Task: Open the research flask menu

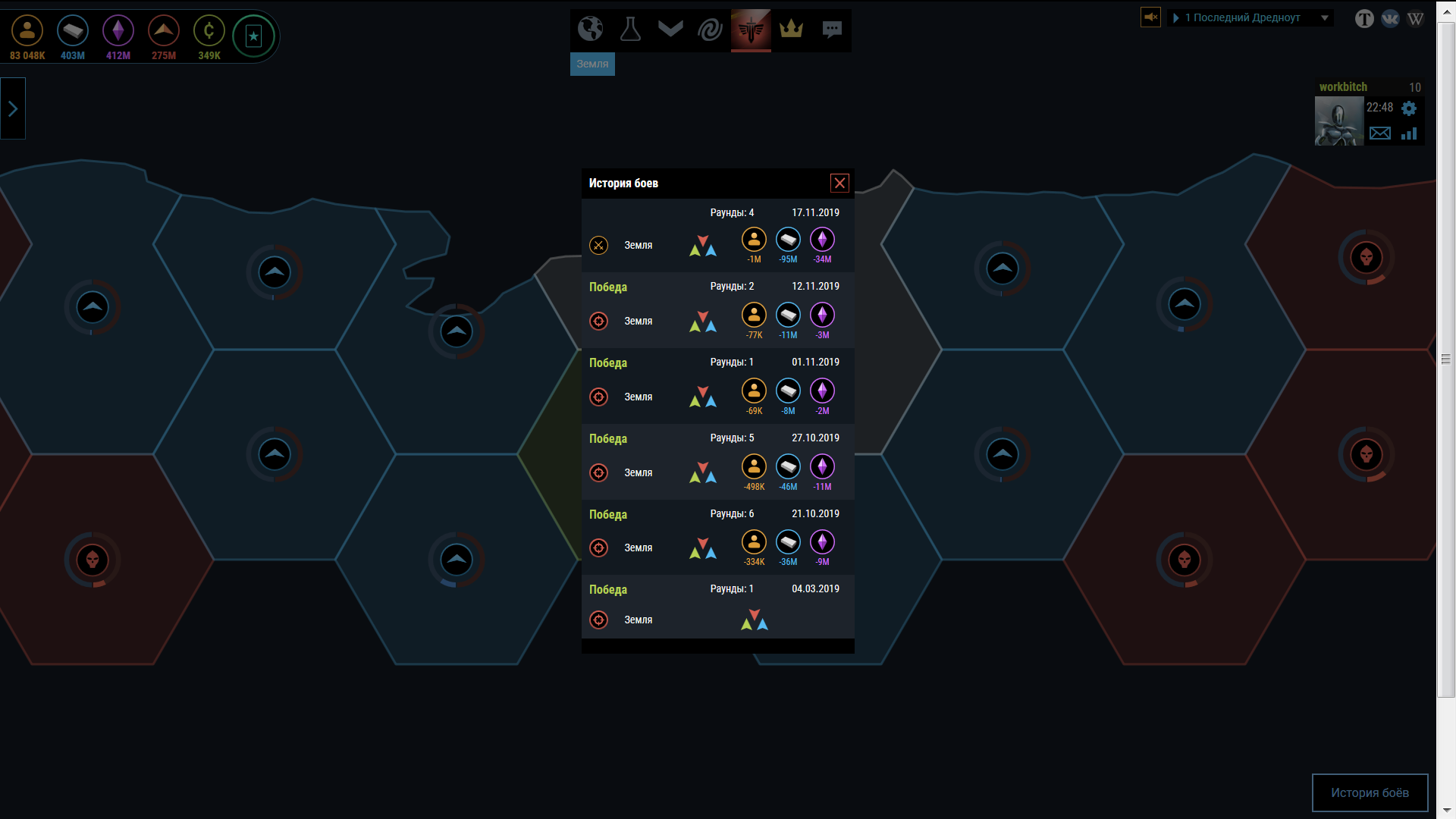Action: [x=630, y=30]
